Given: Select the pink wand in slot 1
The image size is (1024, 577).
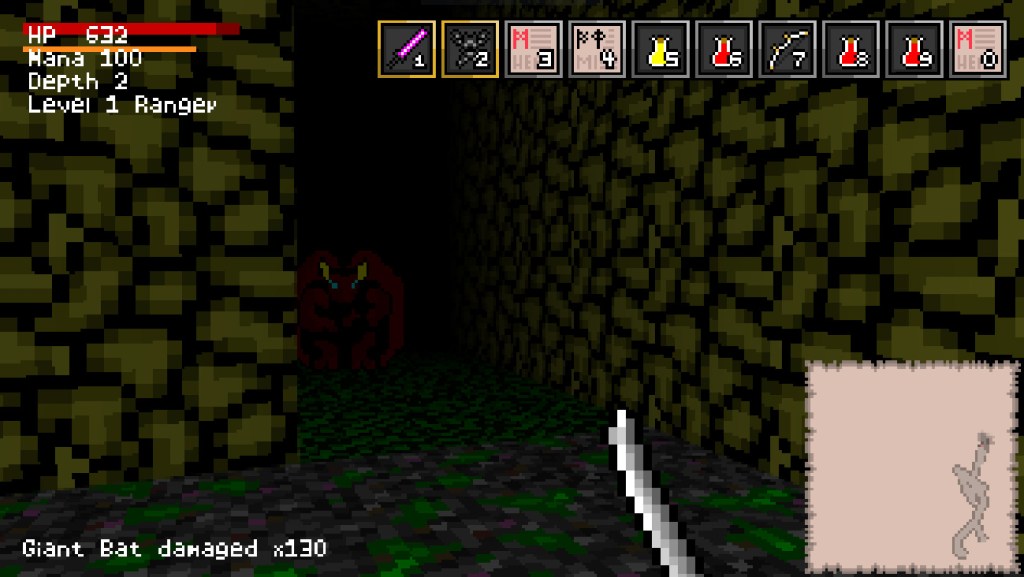Looking at the screenshot, I should [x=407, y=49].
